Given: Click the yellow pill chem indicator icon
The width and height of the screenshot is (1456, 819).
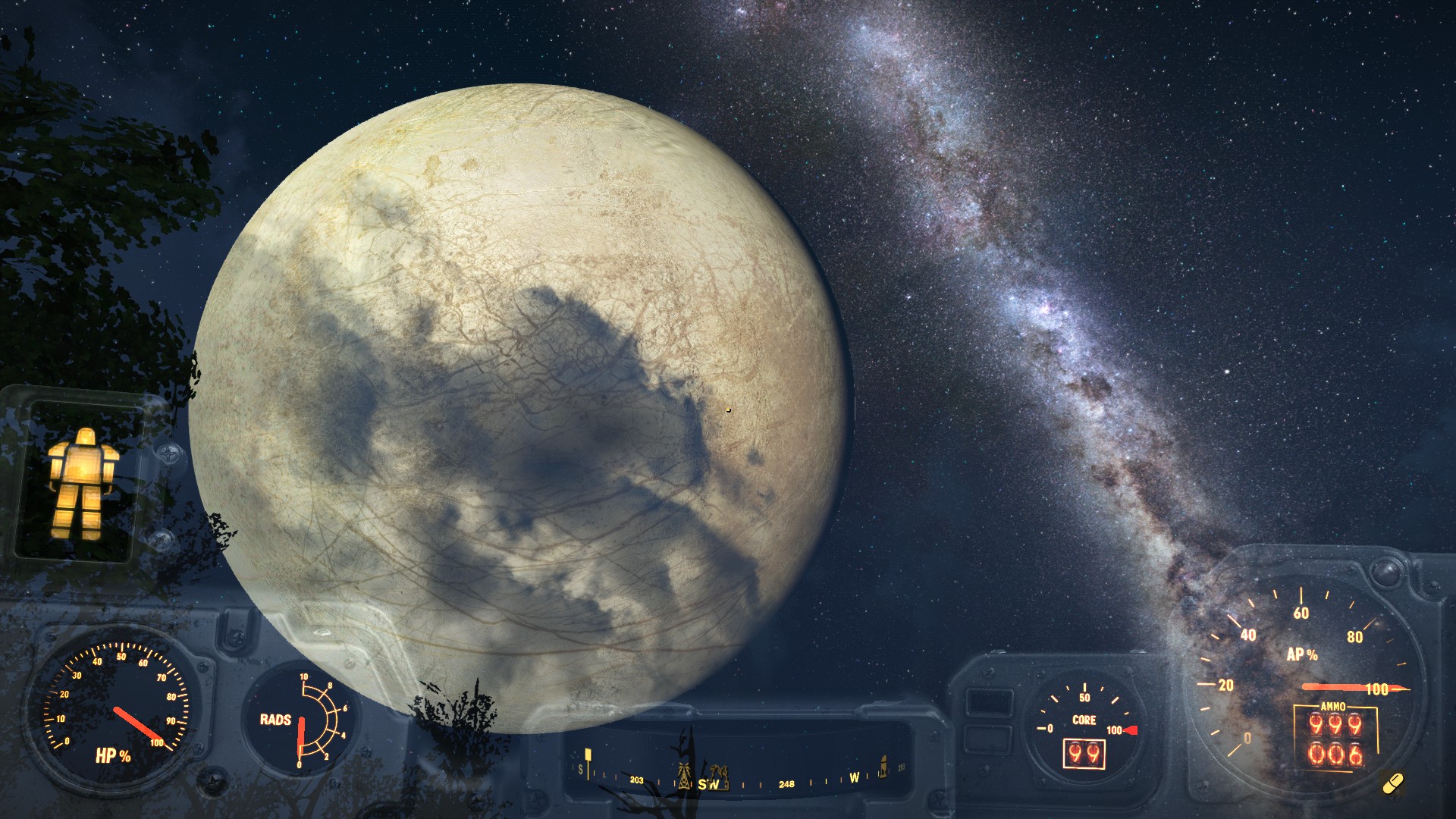Looking at the screenshot, I should [x=1393, y=783].
